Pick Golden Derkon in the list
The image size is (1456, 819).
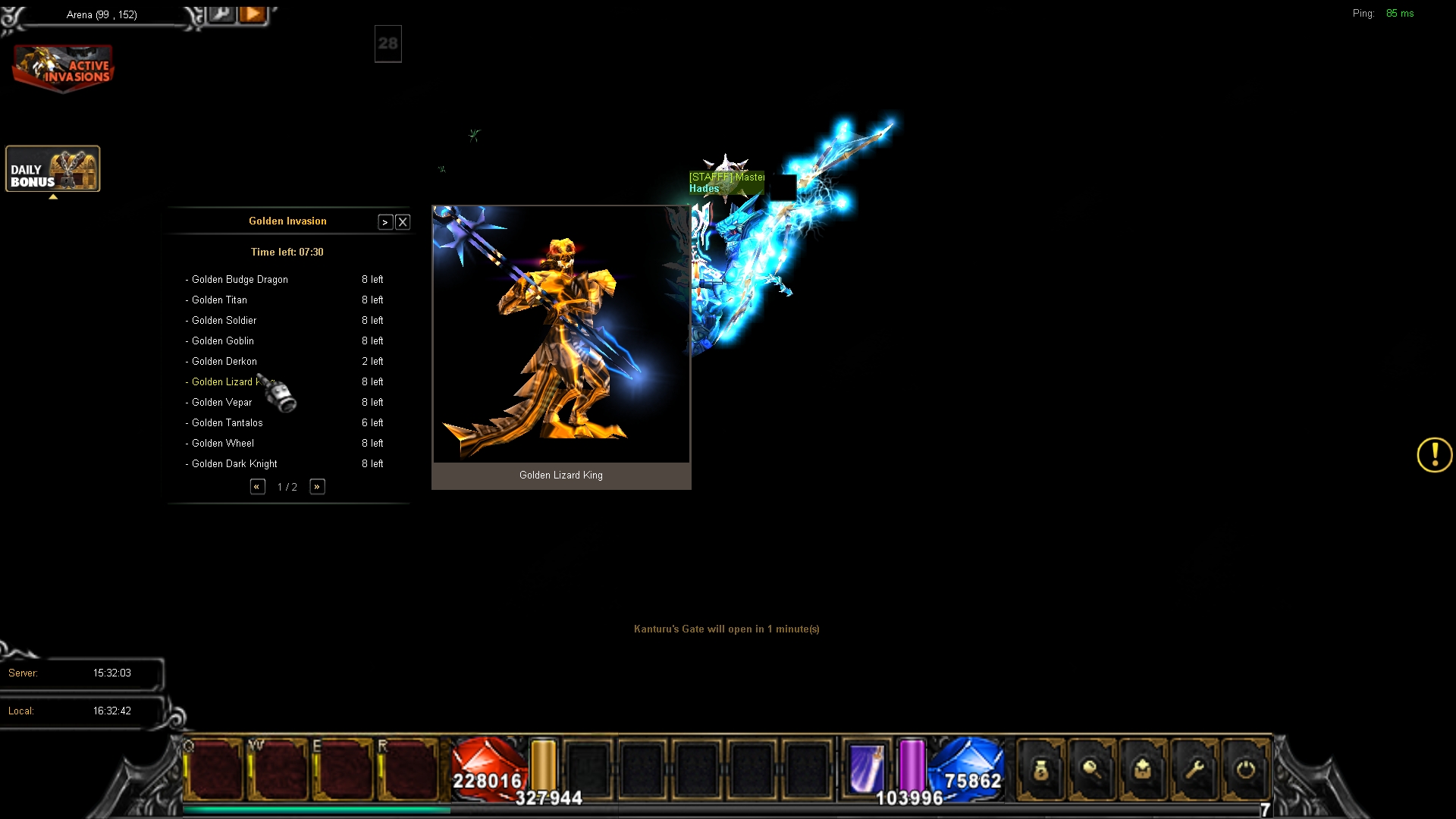[x=224, y=362]
